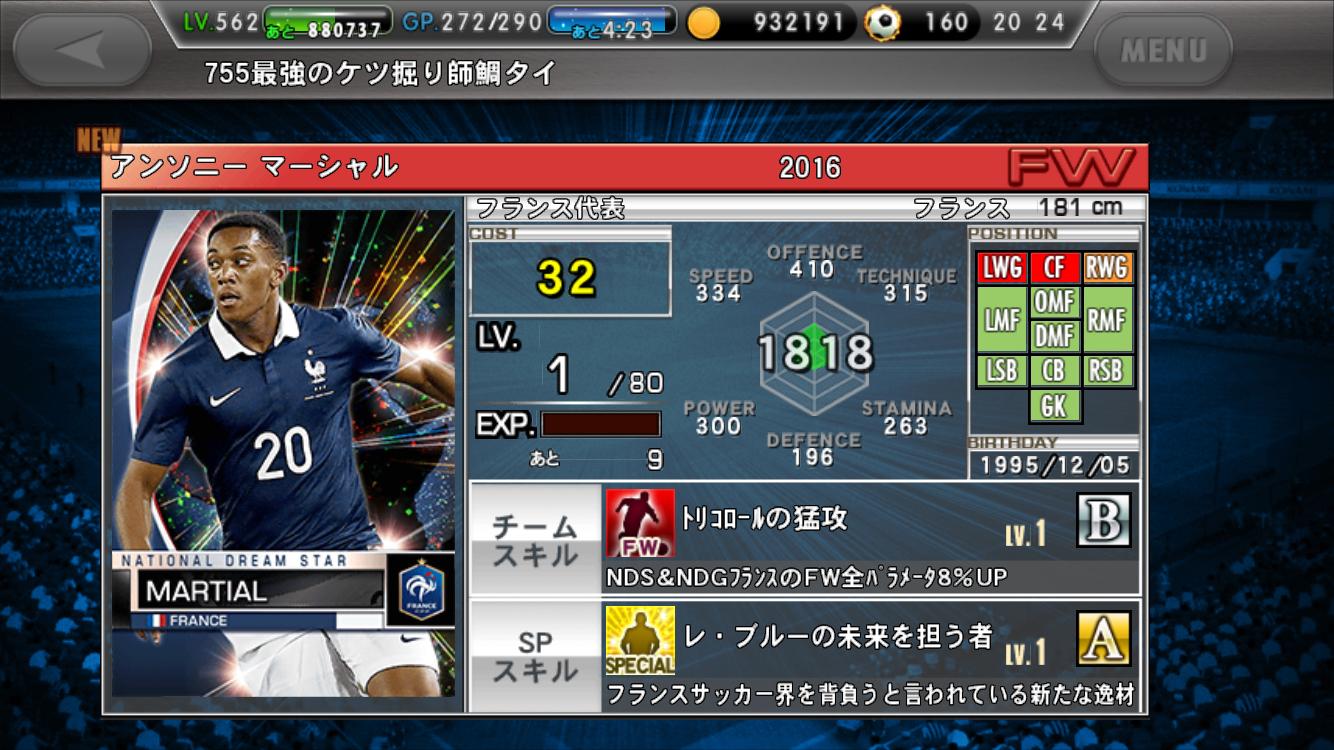Select the Martial player card image

click(x=283, y=452)
